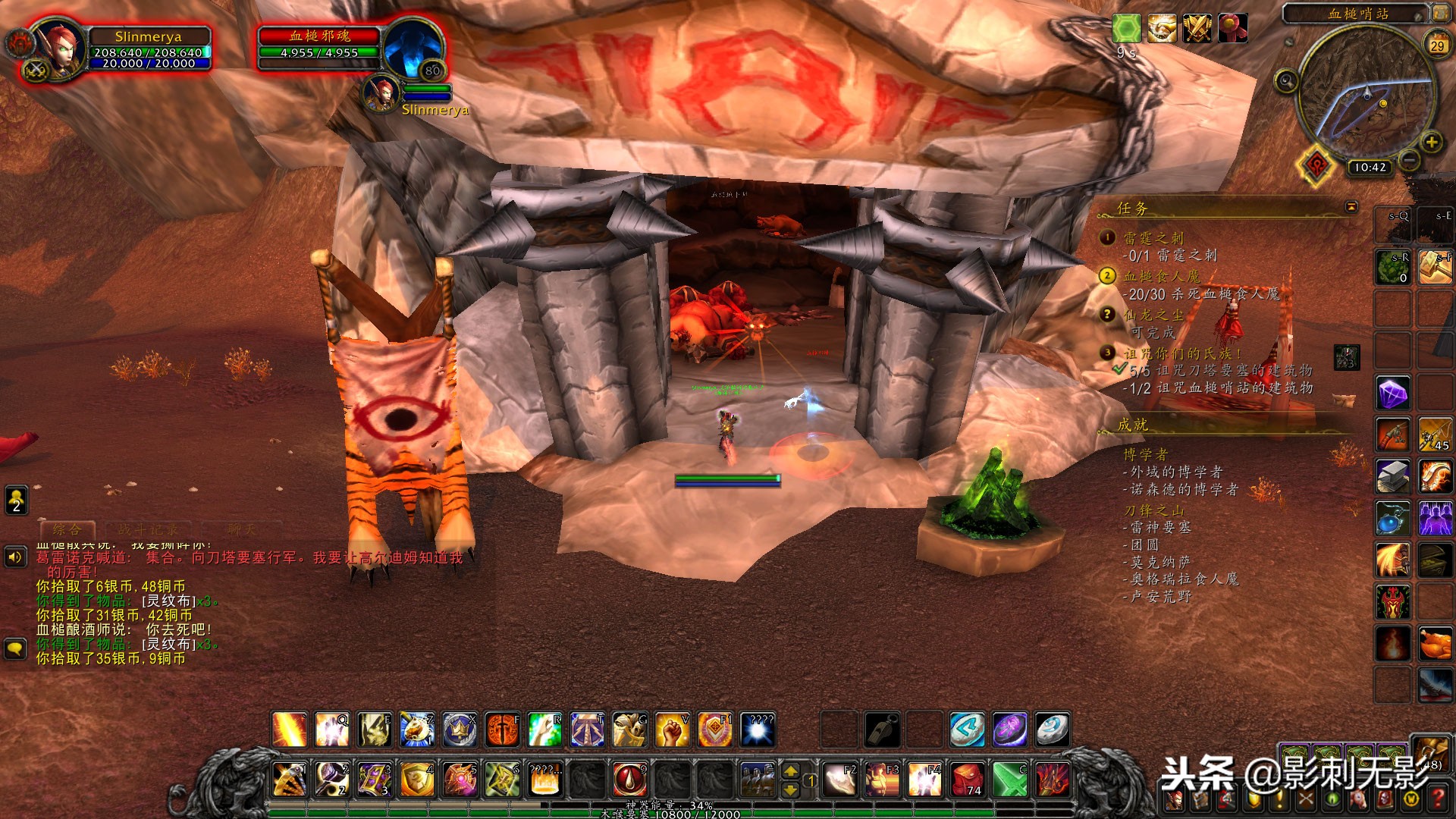
Task: Use the red blood drop ability
Action: click(x=629, y=779)
